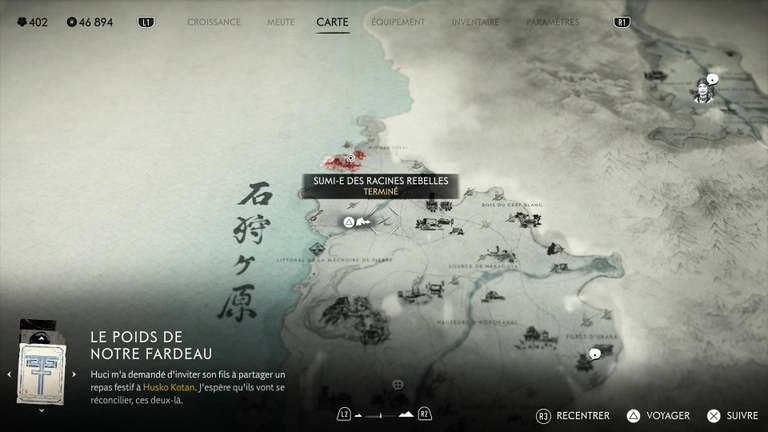
Task: Select the speech bubble marker near Fort d'Uraba
Action: click(594, 354)
